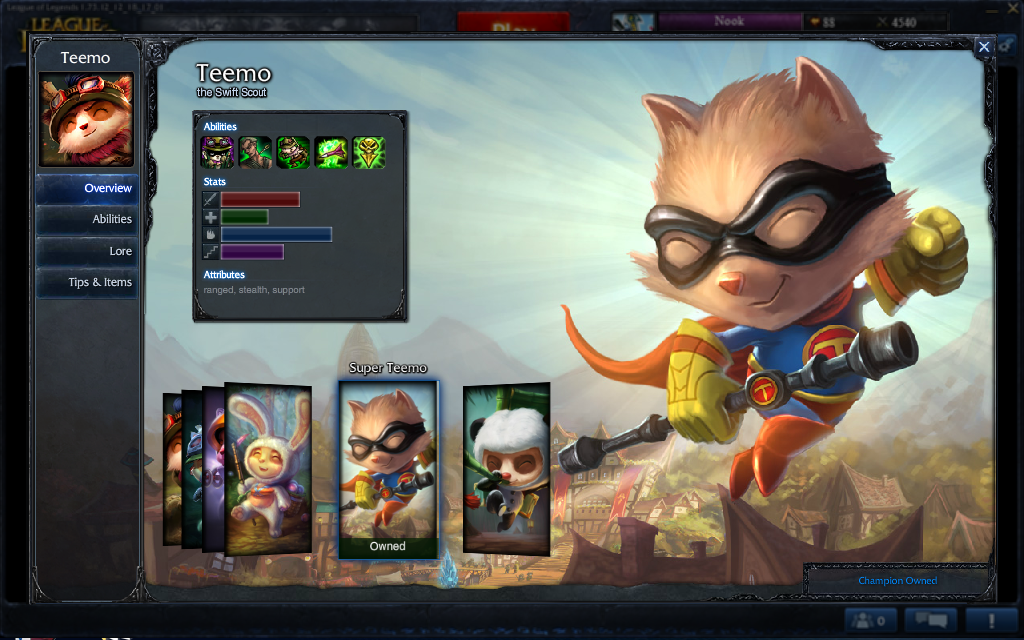View the Blinding Dart ability icon
The width and height of the screenshot is (1024, 640).
tap(256, 152)
